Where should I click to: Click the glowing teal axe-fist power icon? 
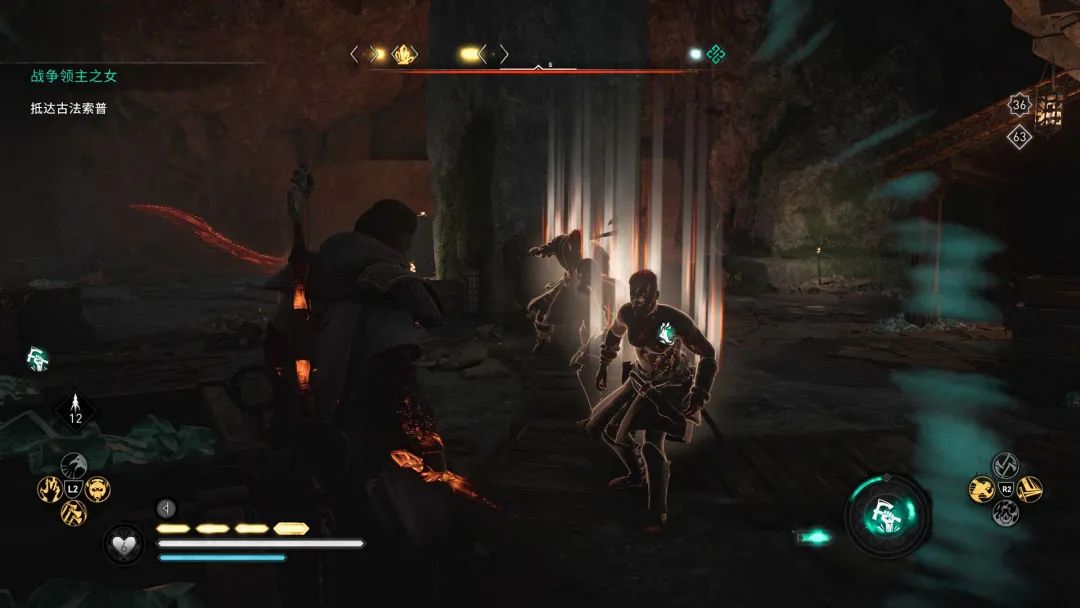887,516
